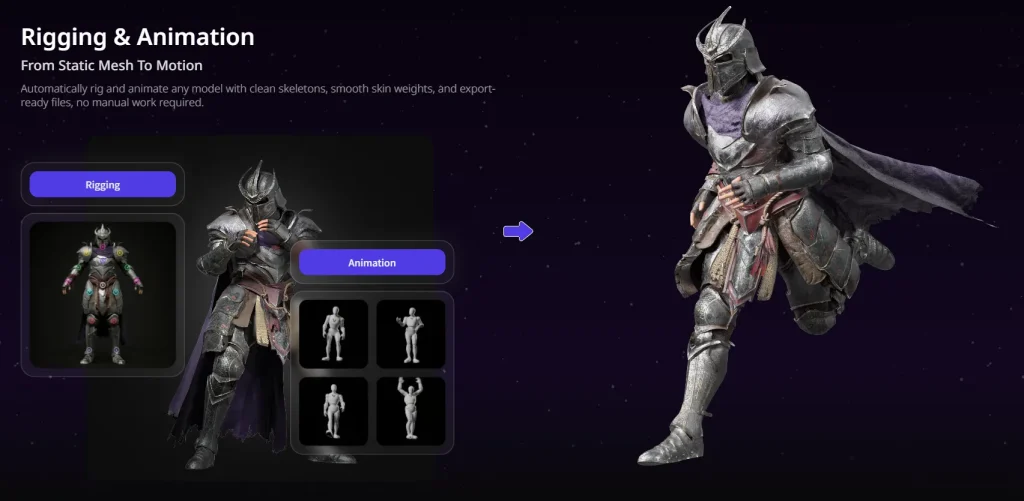This screenshot has width=1024, height=501.
Task: Click the purple right-pointing arrow
Action: pyautogui.click(x=517, y=232)
